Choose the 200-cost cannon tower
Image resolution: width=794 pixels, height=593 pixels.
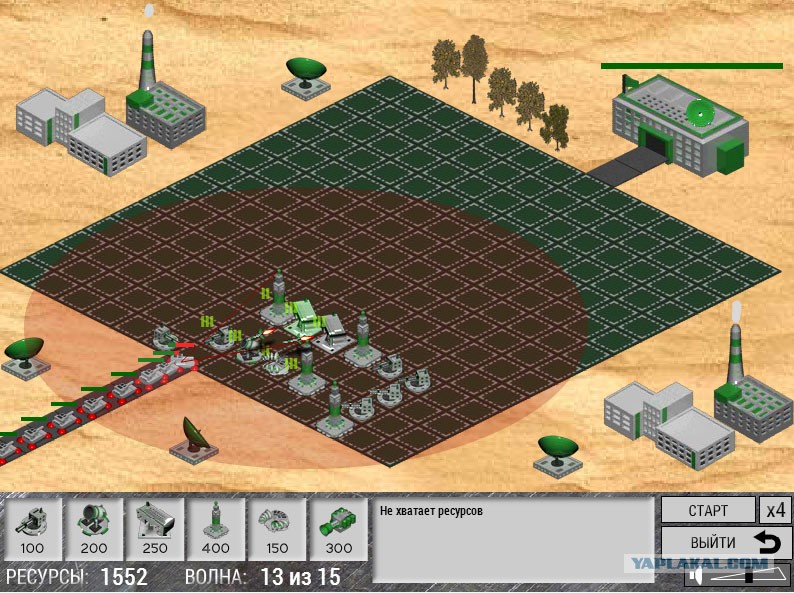(94, 529)
